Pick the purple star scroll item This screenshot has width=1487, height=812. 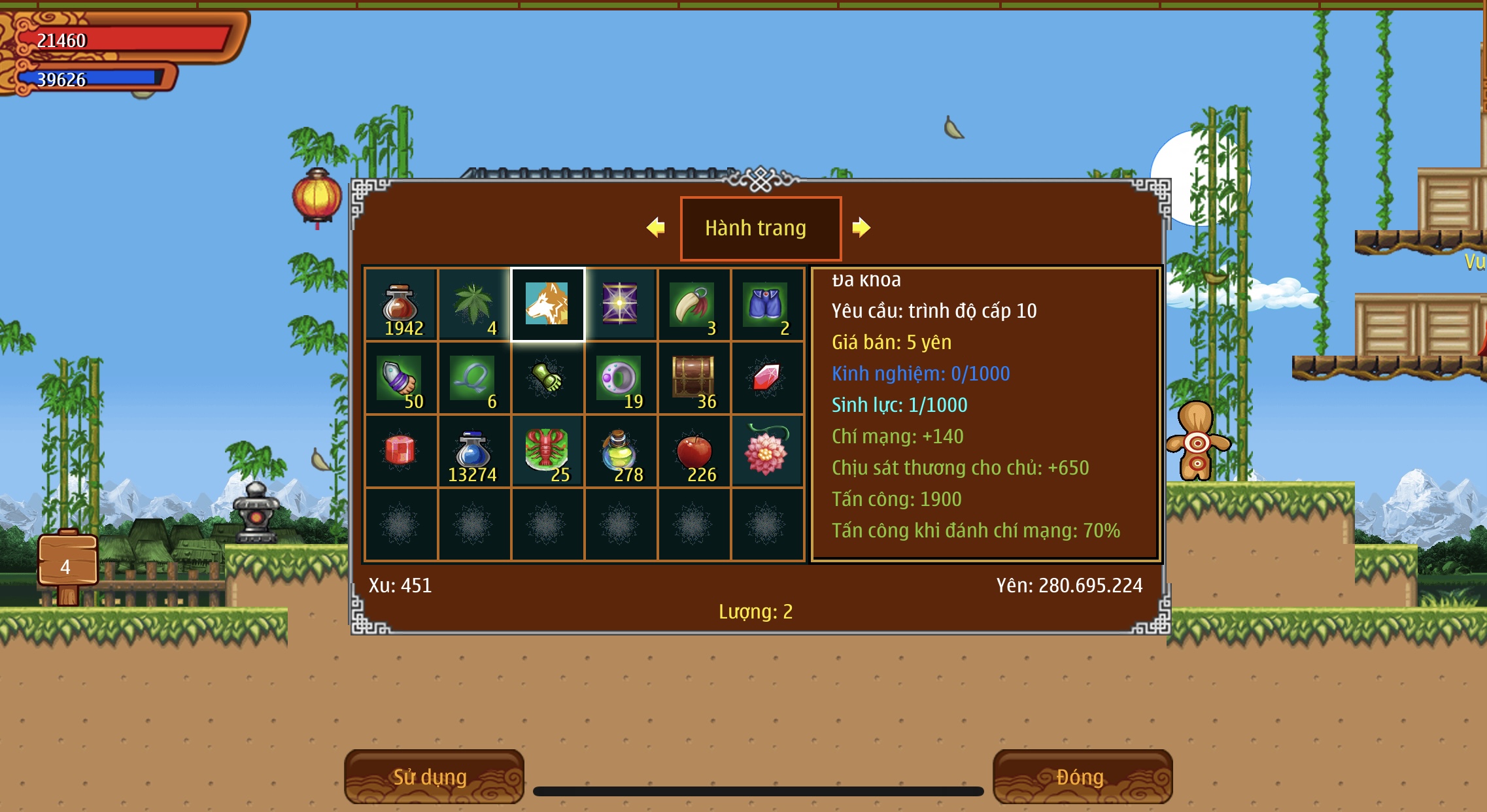pos(621,305)
